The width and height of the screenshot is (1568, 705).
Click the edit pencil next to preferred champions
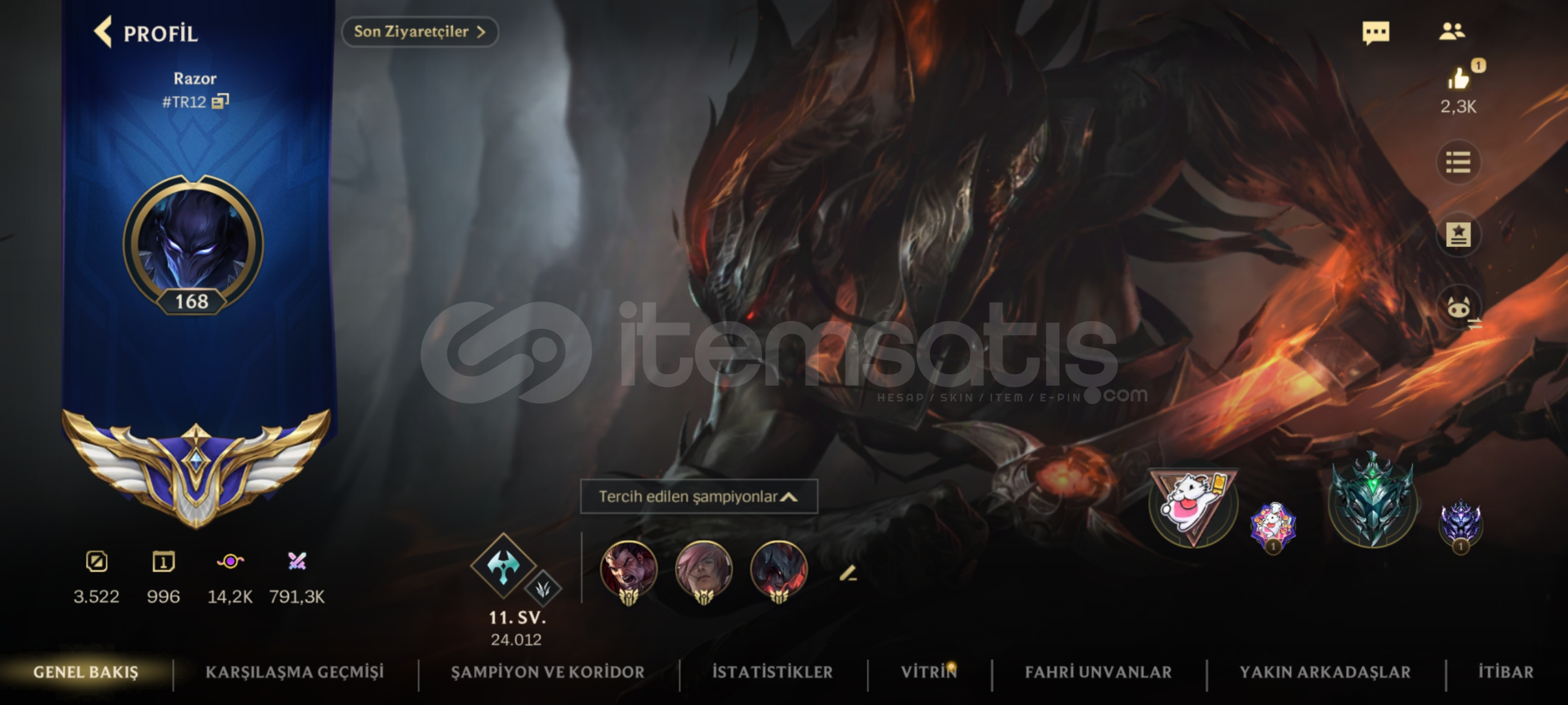(x=849, y=574)
